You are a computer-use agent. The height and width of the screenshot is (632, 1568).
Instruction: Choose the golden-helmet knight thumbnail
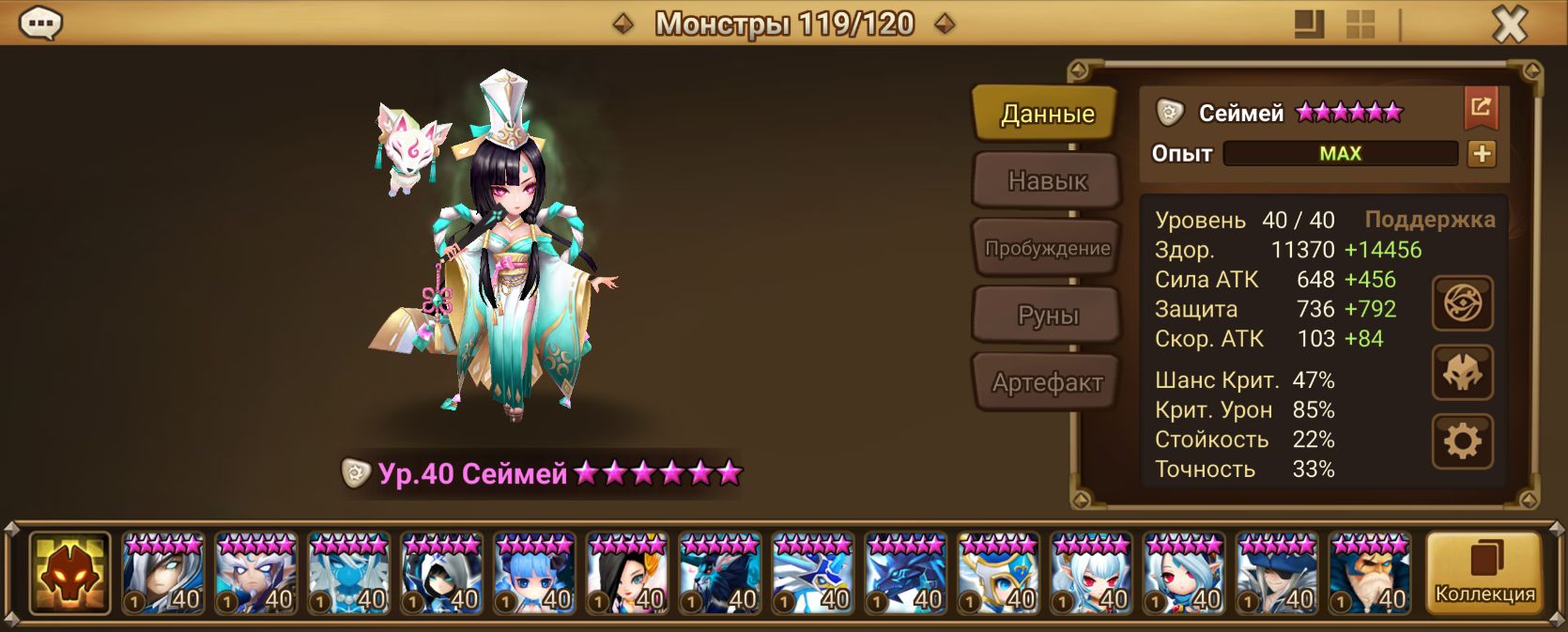(x=998, y=573)
